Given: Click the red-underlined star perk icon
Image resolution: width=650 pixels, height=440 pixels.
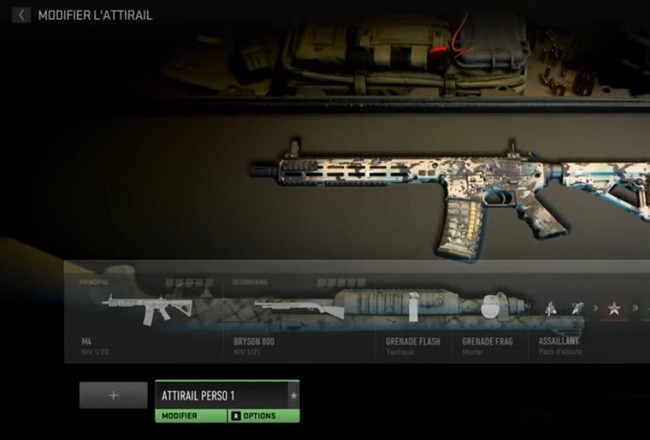Looking at the screenshot, I should point(613,308).
